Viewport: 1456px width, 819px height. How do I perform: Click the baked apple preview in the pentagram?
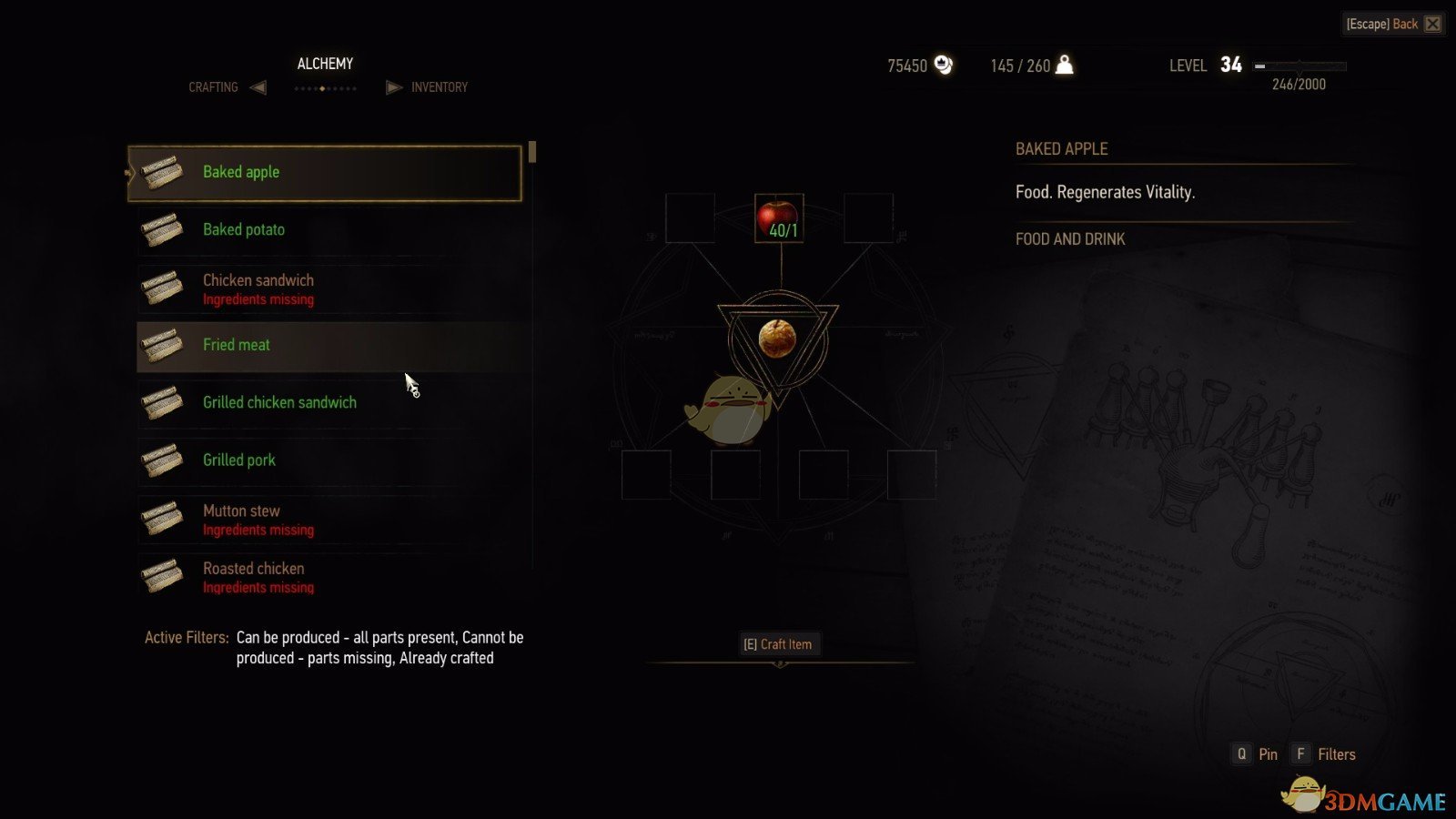tap(778, 338)
